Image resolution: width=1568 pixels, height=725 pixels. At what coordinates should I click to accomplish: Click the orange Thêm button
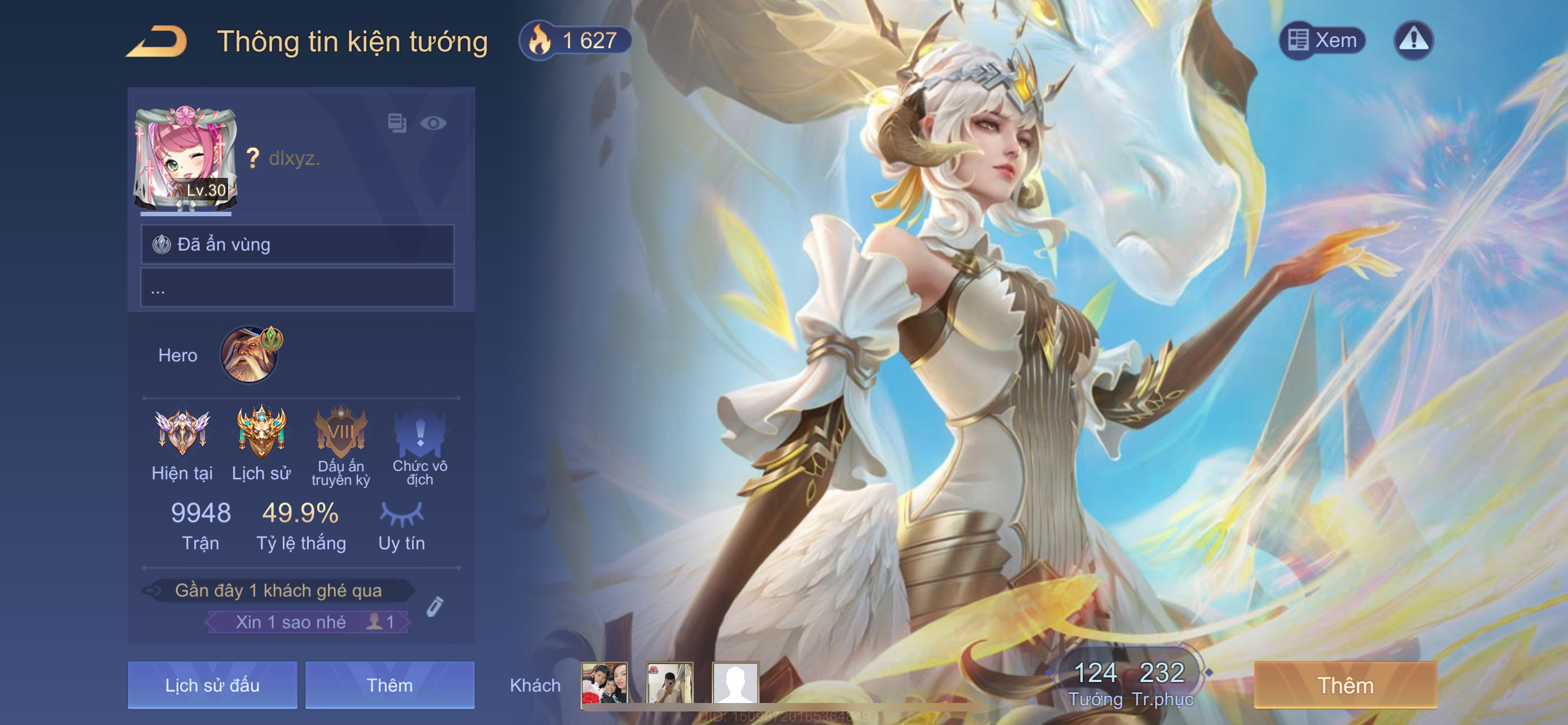1345,685
